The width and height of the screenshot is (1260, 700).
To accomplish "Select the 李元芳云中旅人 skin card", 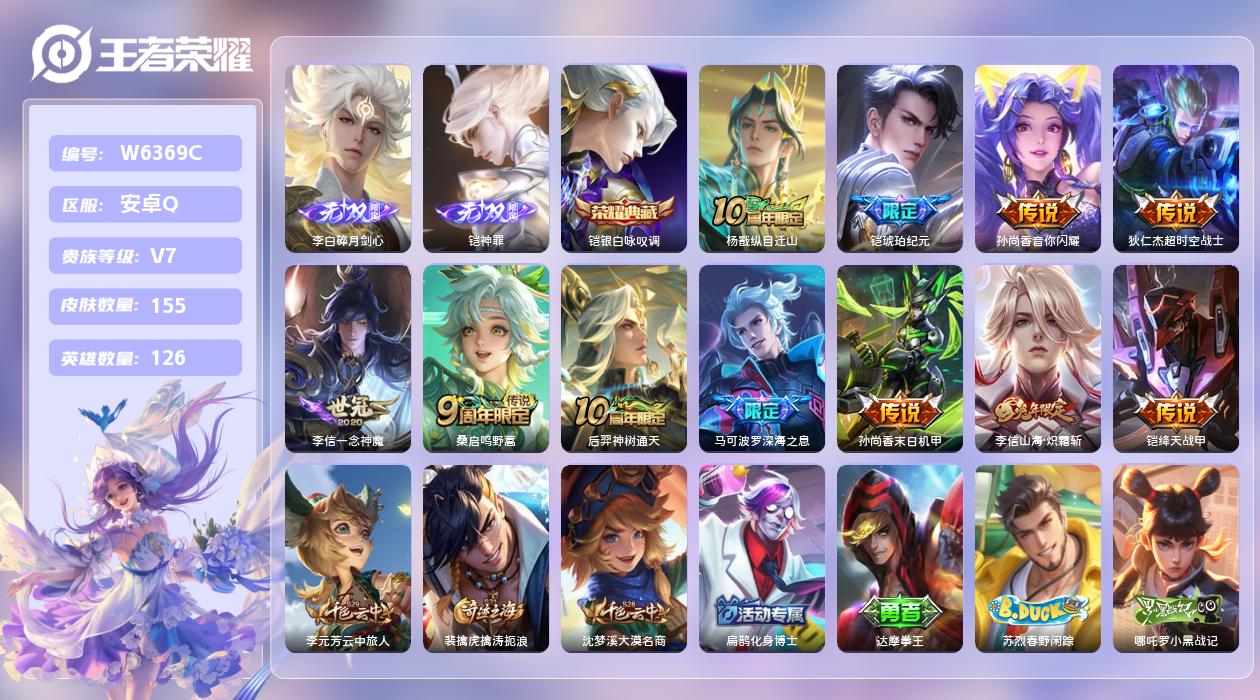I will (348, 558).
